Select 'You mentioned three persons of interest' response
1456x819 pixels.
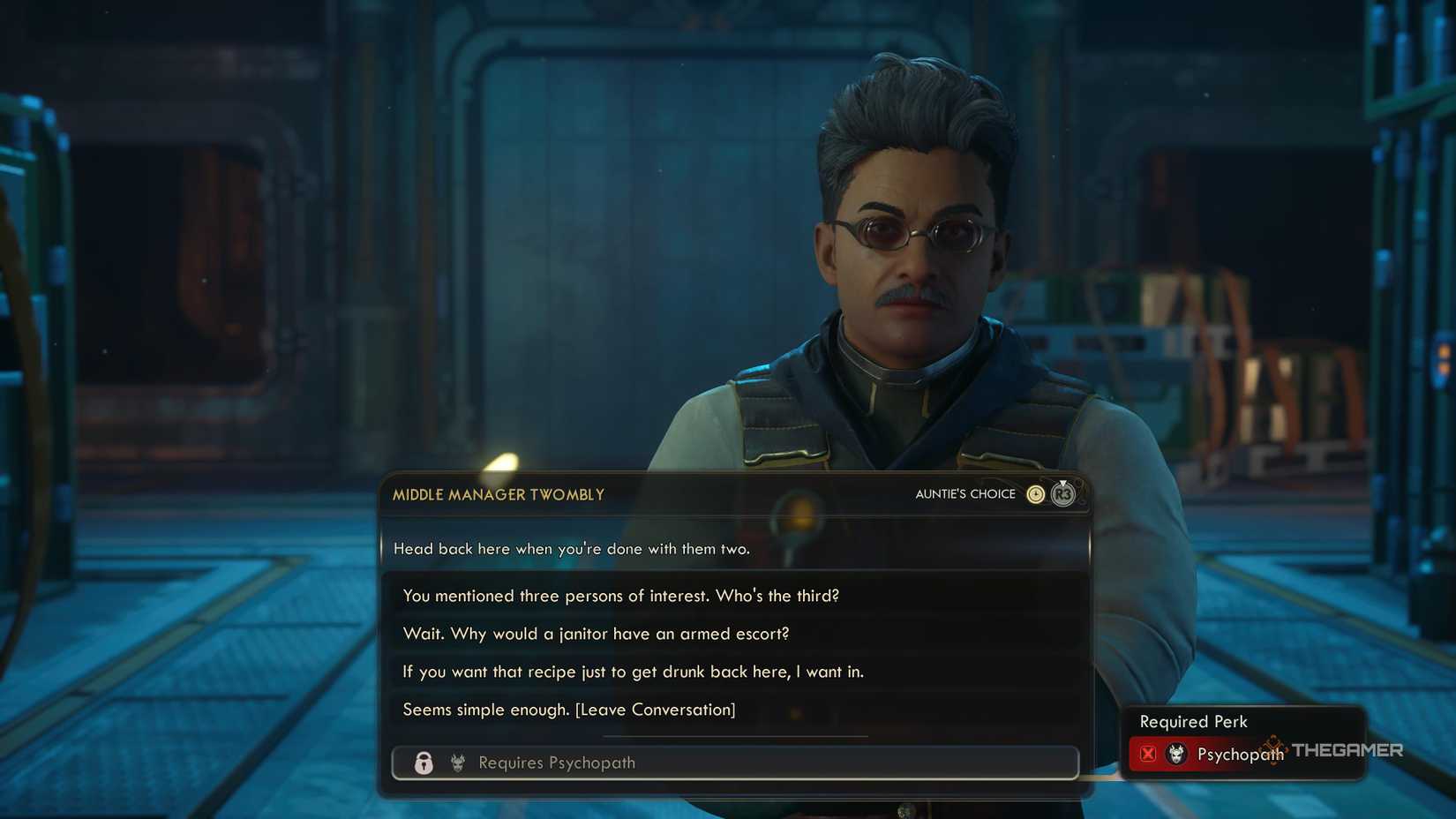coord(621,596)
